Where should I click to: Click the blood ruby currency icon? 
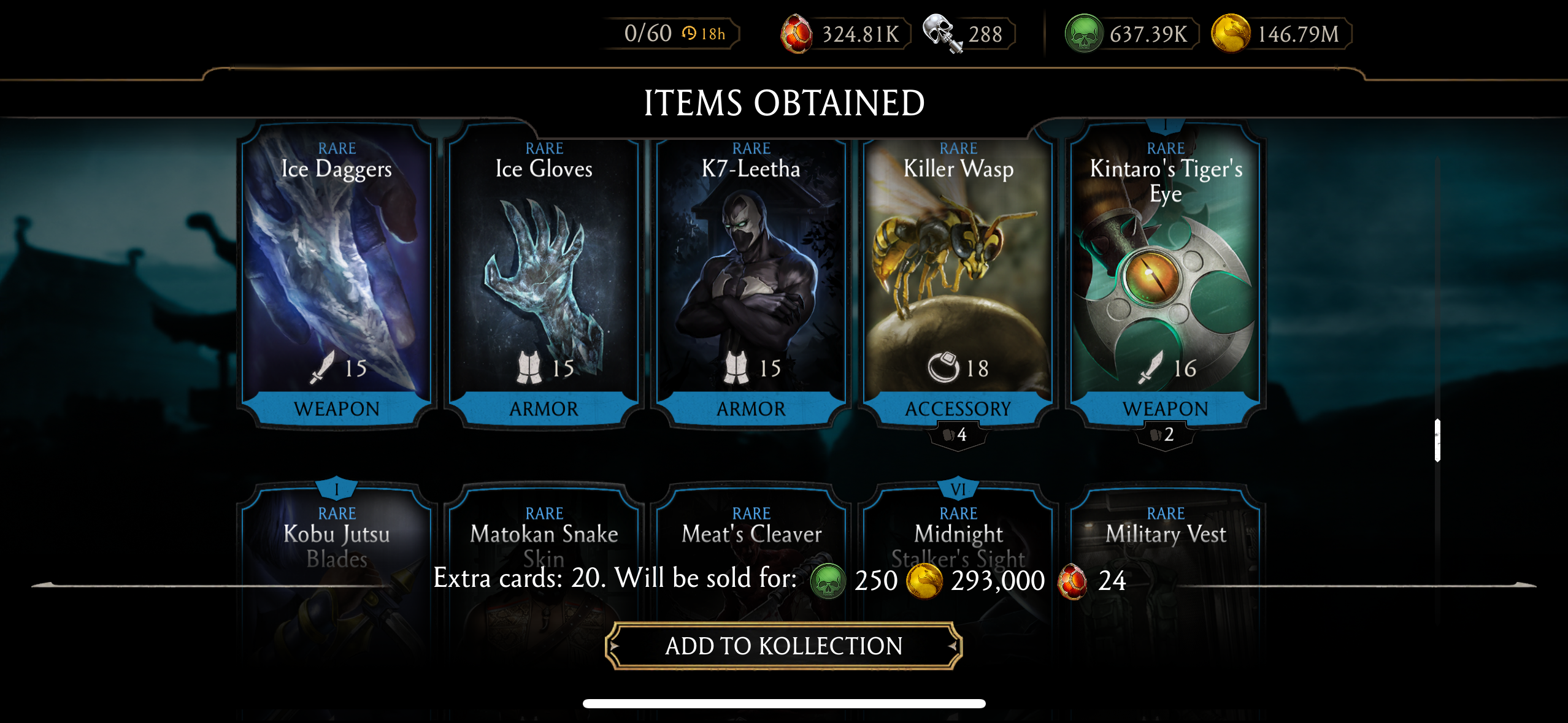click(x=797, y=33)
